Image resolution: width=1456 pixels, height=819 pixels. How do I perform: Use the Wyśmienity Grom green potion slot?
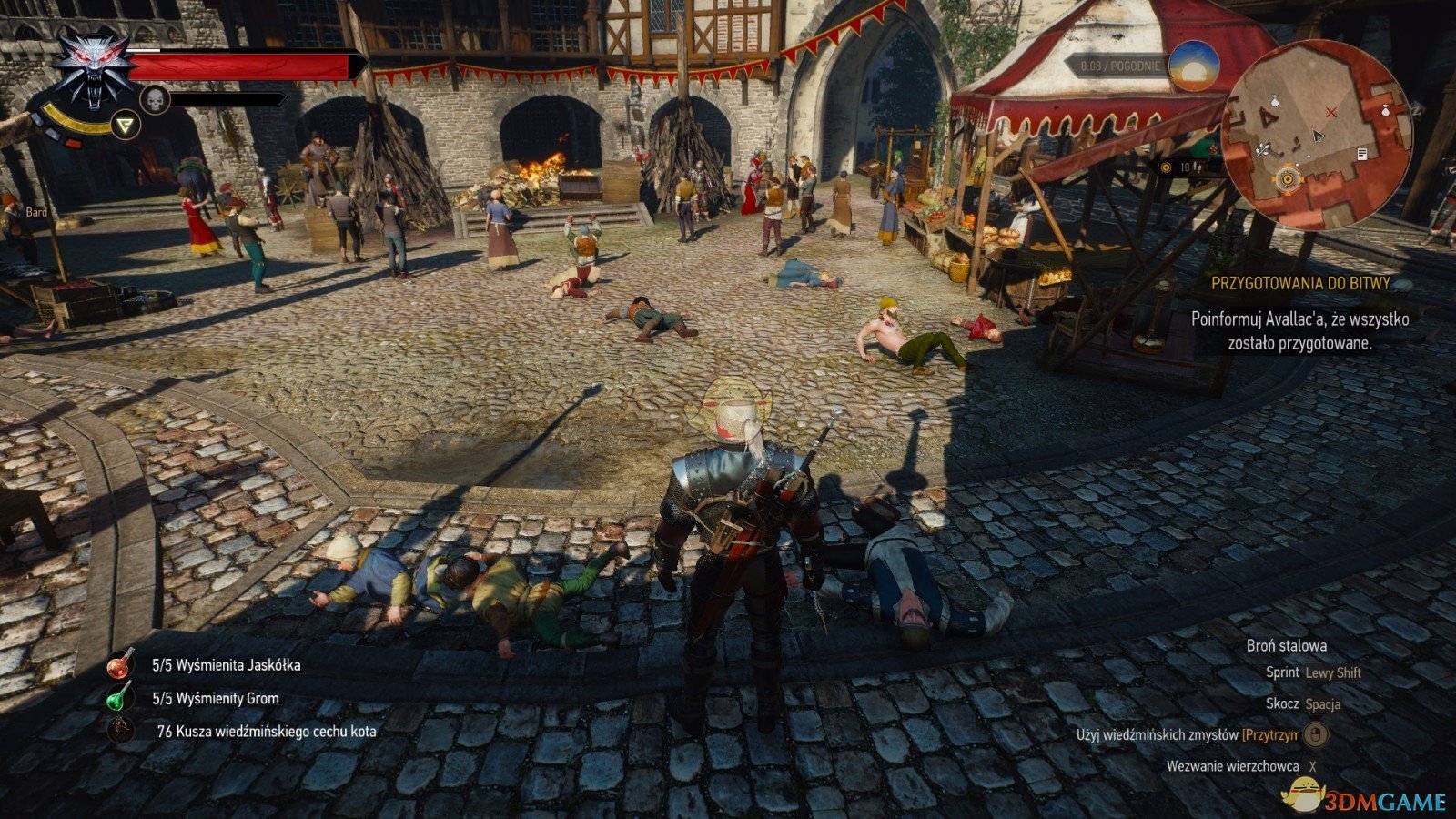(120, 699)
